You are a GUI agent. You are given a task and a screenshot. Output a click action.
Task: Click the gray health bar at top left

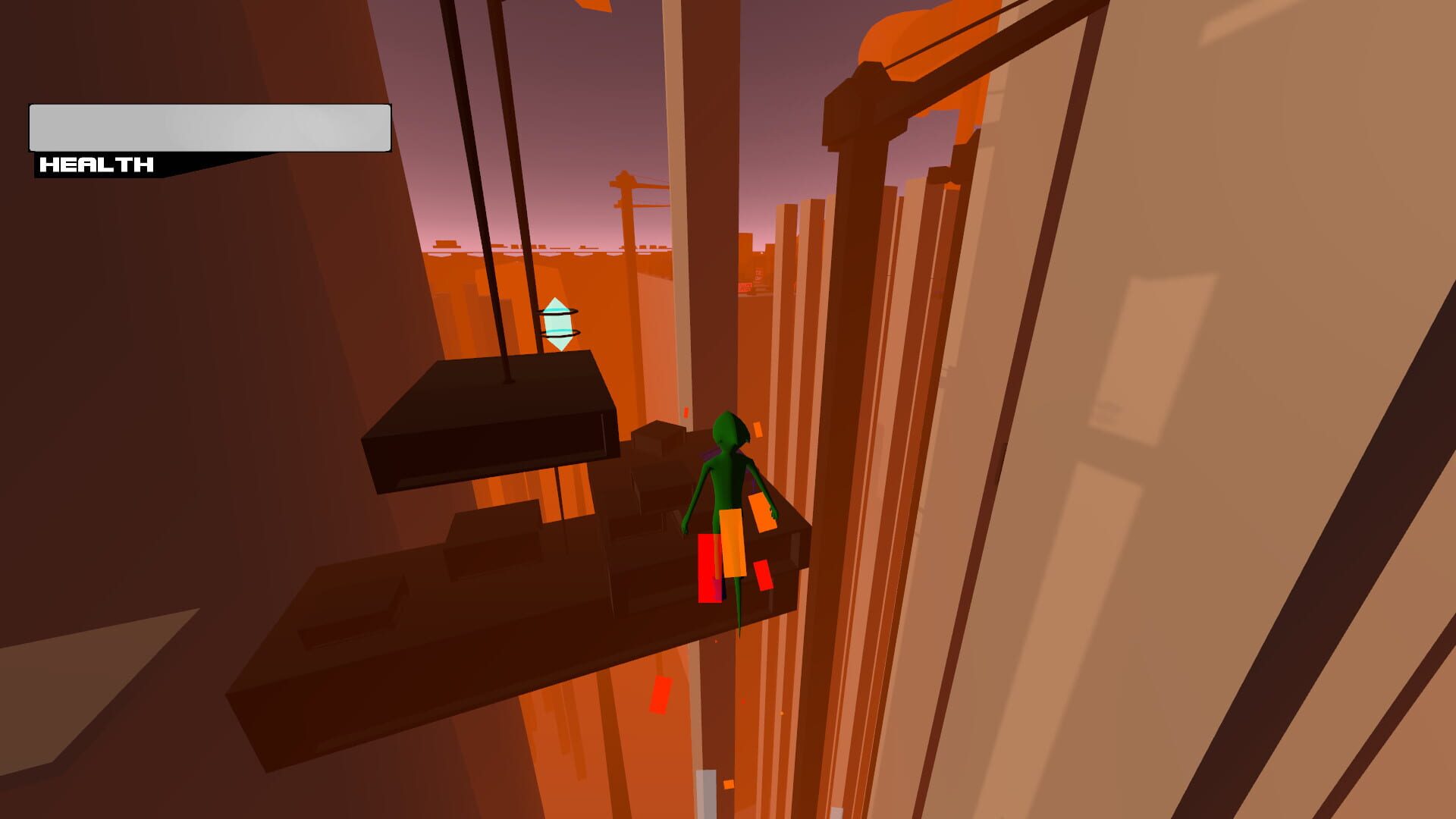click(x=209, y=127)
